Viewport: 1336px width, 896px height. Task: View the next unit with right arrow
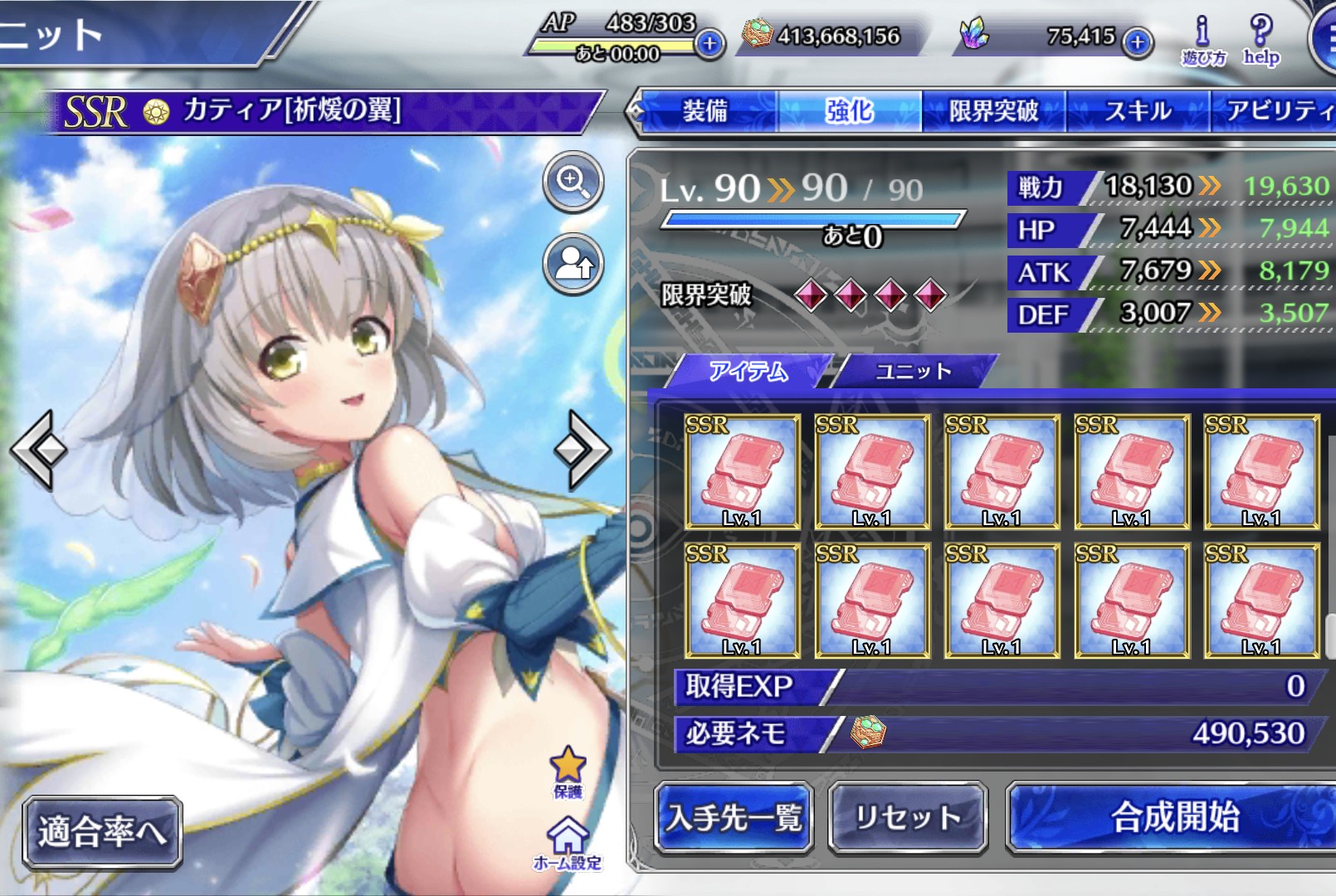click(583, 449)
